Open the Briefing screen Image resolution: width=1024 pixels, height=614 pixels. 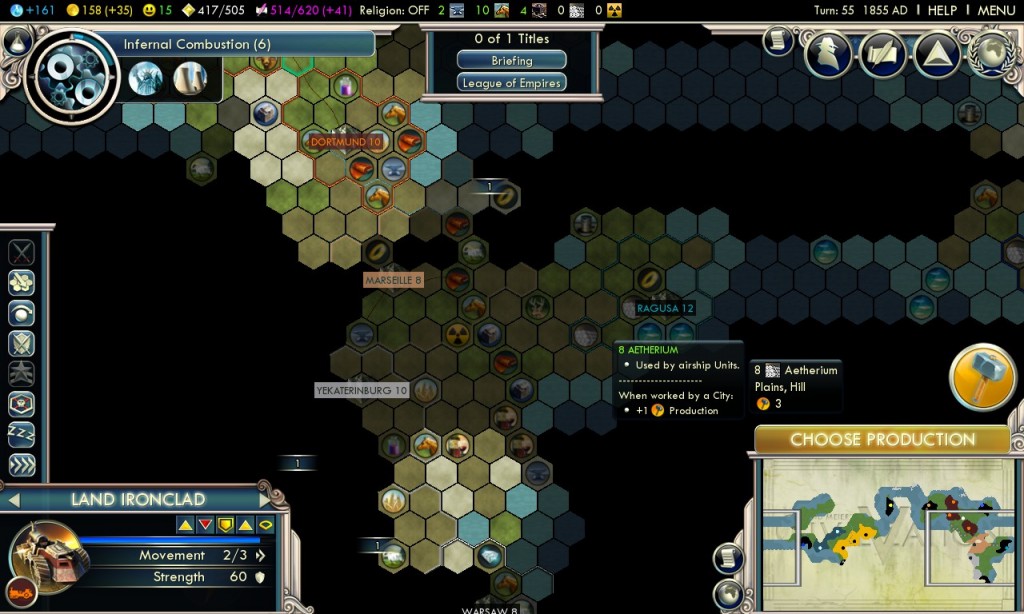click(511, 61)
